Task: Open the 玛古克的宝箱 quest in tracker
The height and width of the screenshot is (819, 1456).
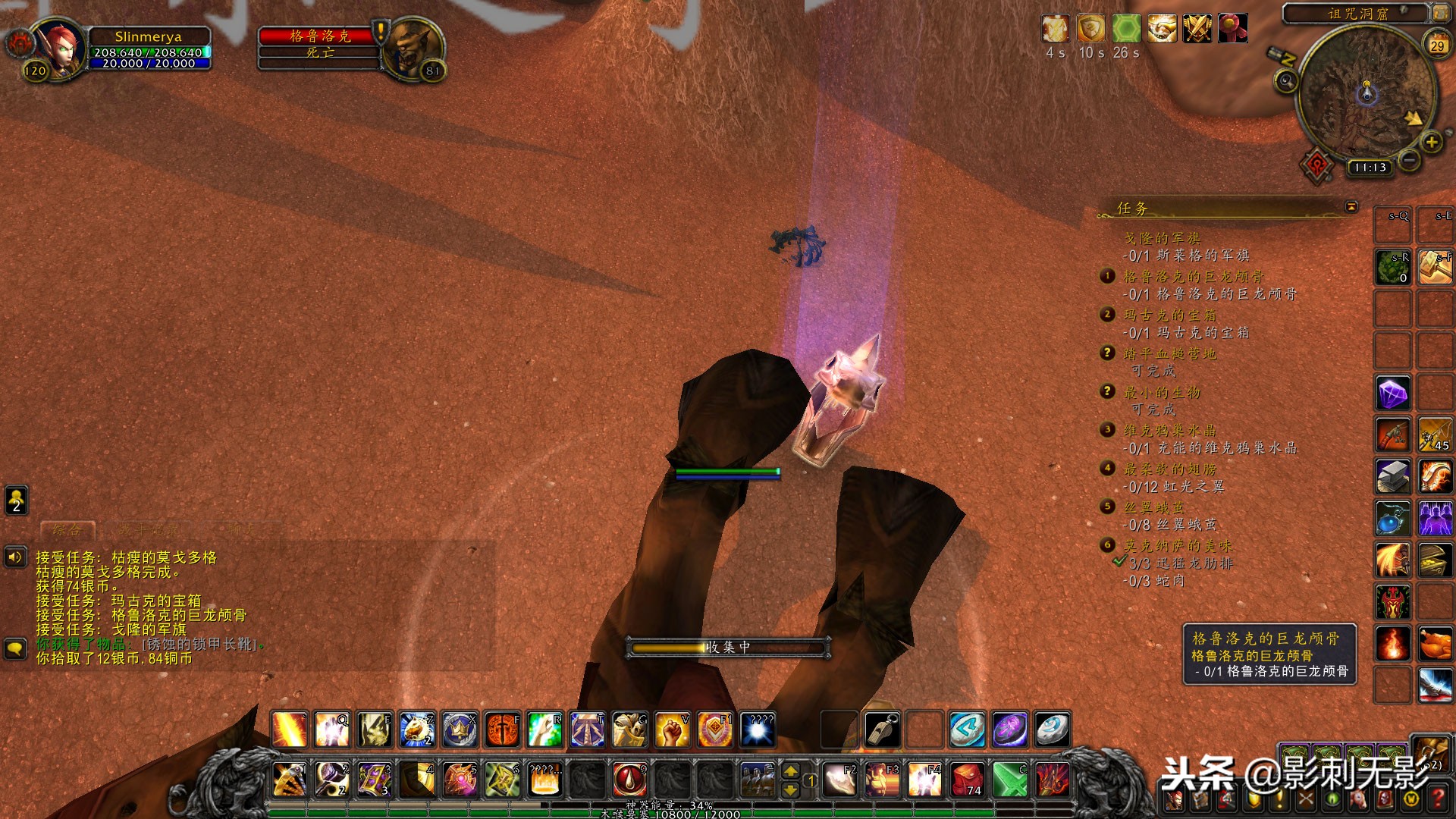Action: pyautogui.click(x=1169, y=315)
